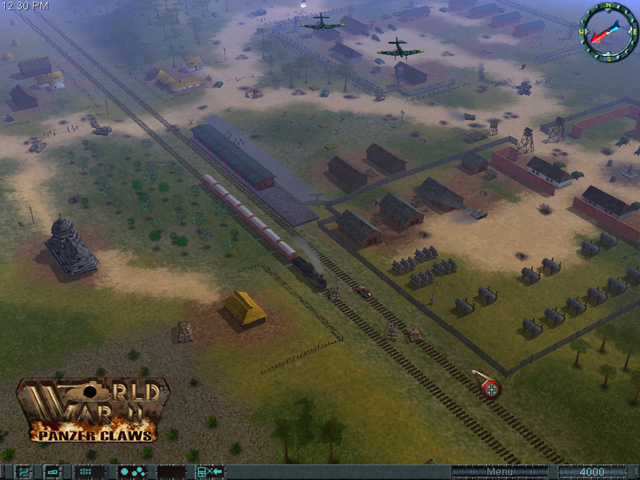Open the Menu button
This screenshot has width=640, height=480.
498,471
